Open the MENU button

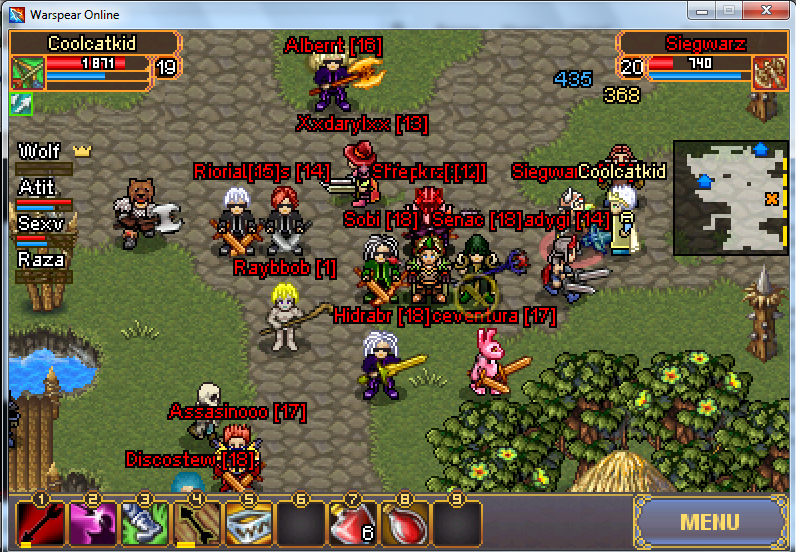(x=709, y=521)
